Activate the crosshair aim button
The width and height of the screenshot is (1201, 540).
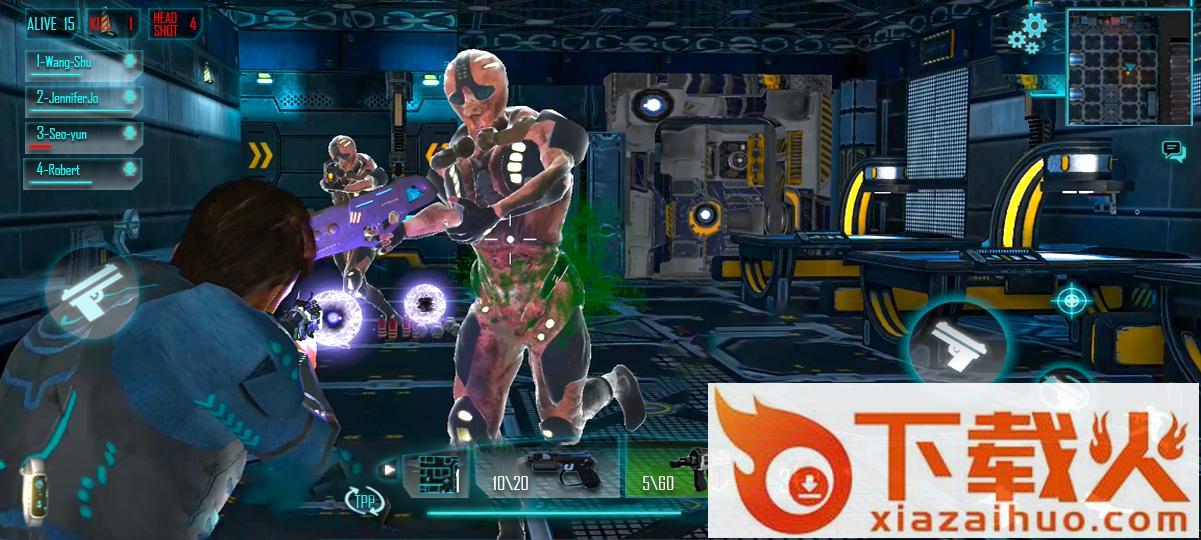[x=1071, y=299]
